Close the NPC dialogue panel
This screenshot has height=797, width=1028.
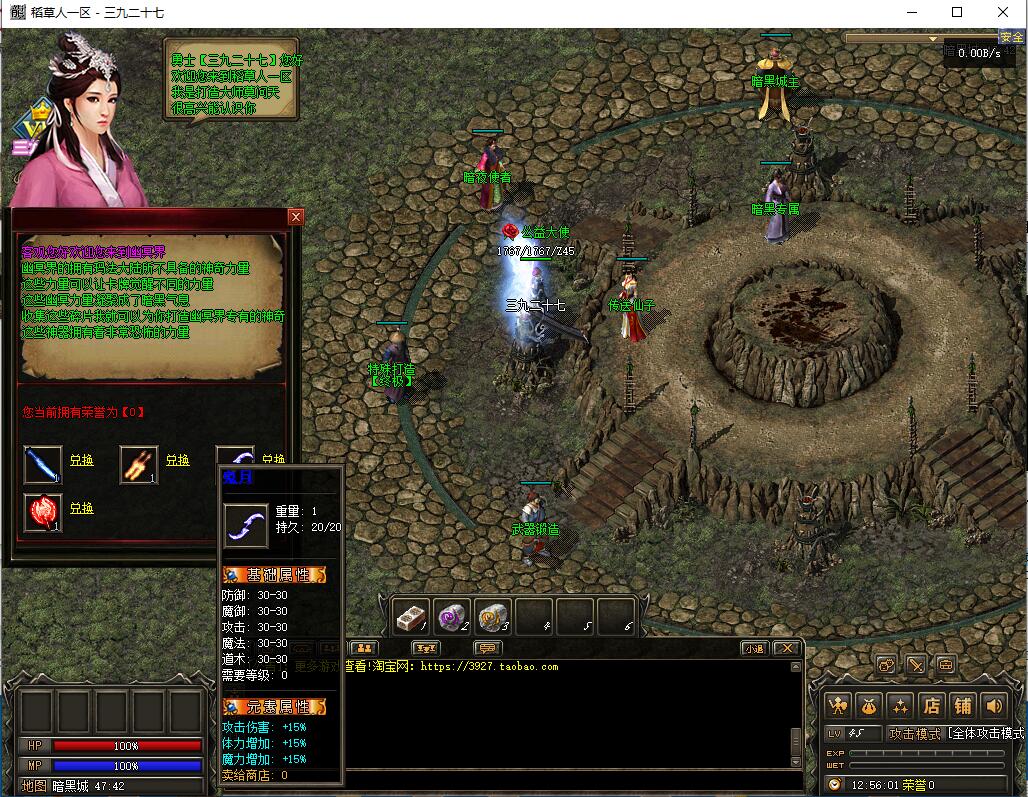295,217
